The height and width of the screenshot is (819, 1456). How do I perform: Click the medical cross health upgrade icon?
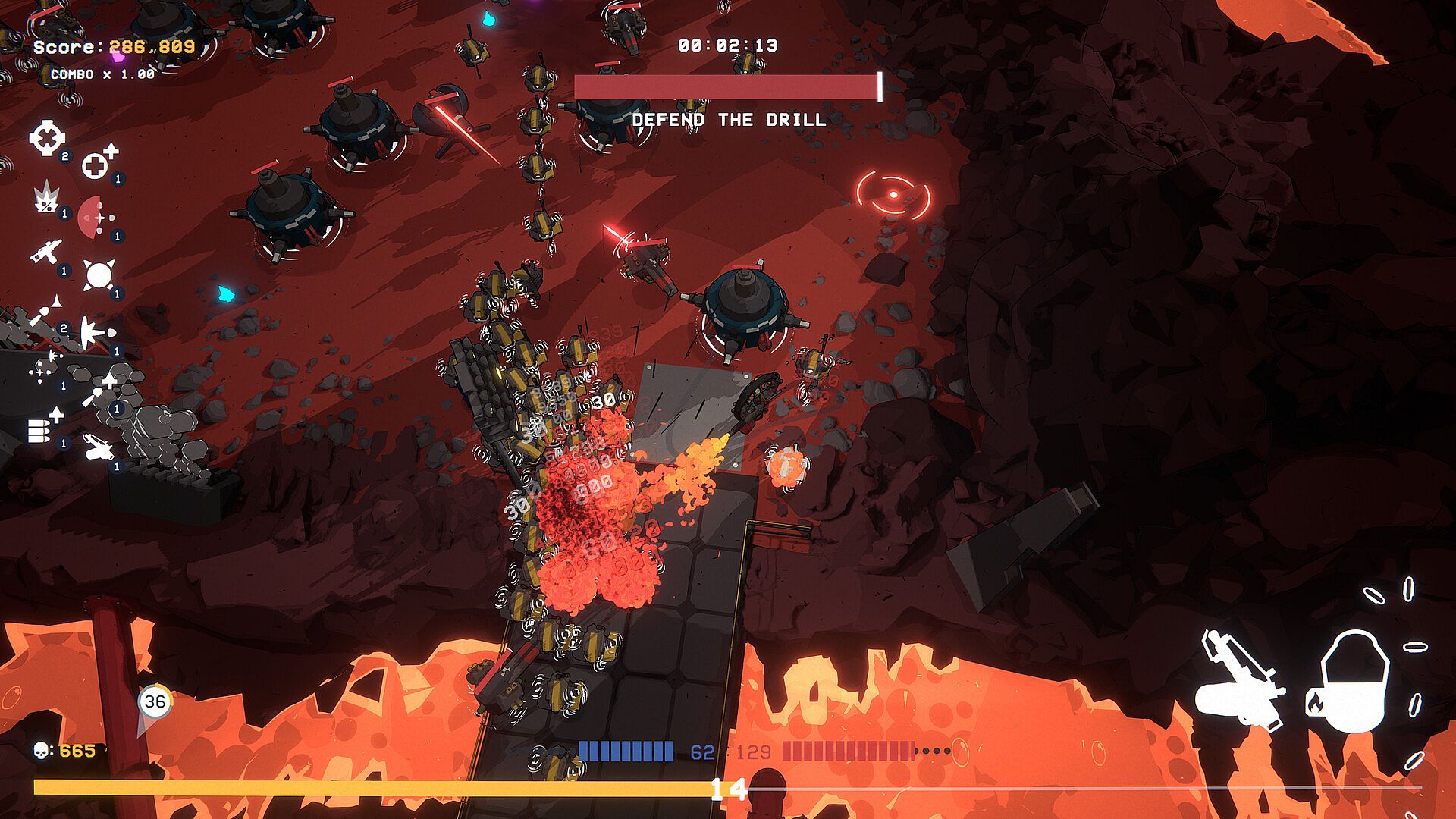tap(97, 164)
